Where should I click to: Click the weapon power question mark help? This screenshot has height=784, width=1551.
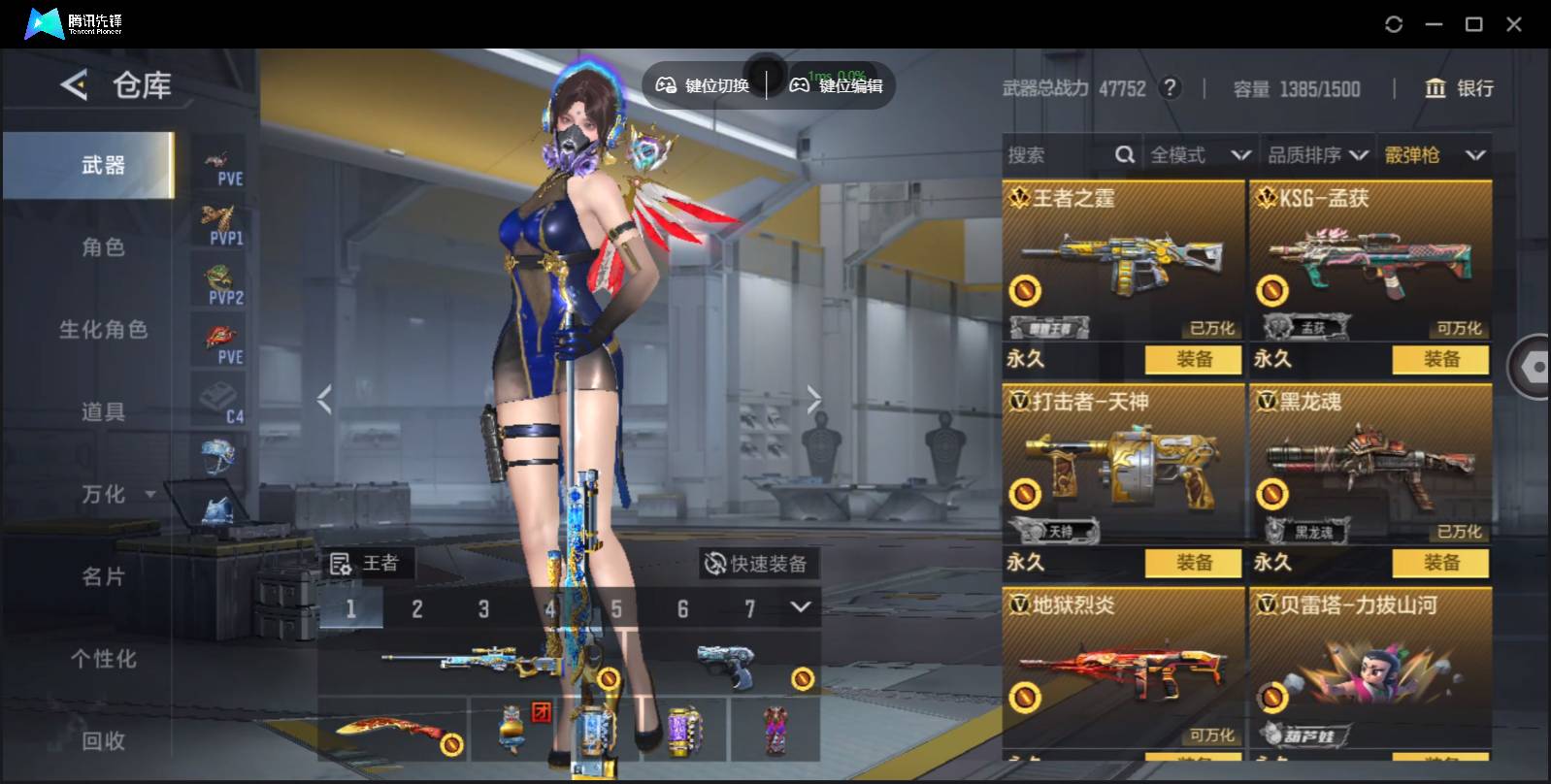tap(1171, 88)
